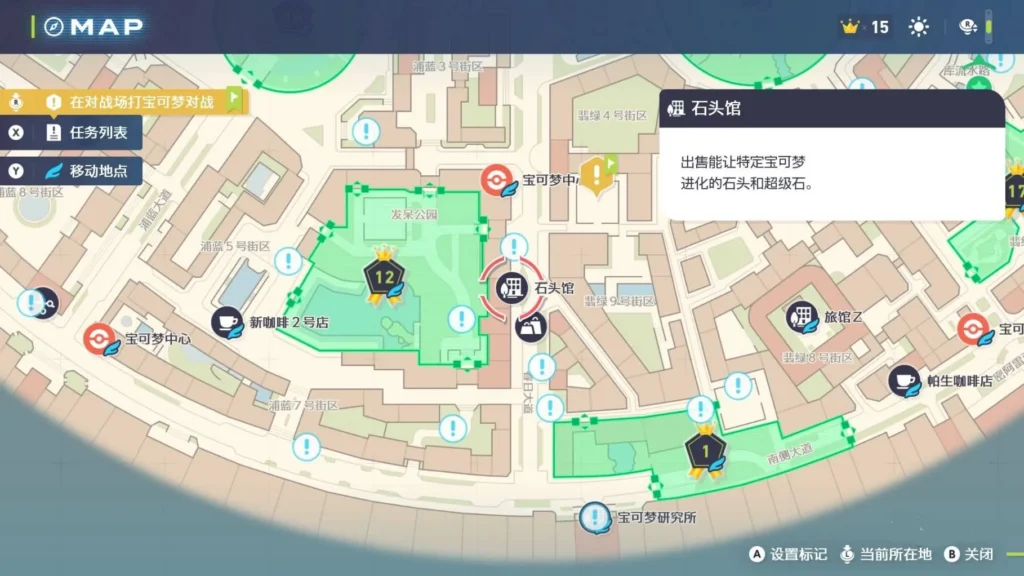1024x576 pixels.
Task: Click the magnifying glass map marker
Action: pyautogui.click(x=44, y=302)
